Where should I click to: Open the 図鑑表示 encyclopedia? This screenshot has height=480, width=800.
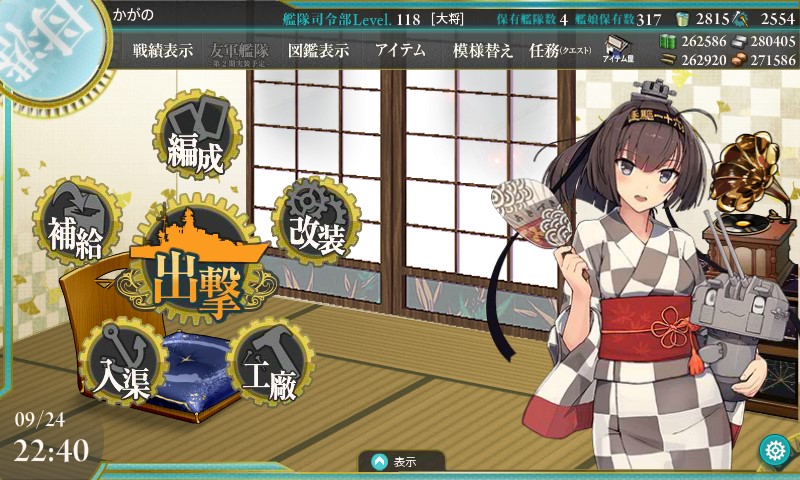318,51
